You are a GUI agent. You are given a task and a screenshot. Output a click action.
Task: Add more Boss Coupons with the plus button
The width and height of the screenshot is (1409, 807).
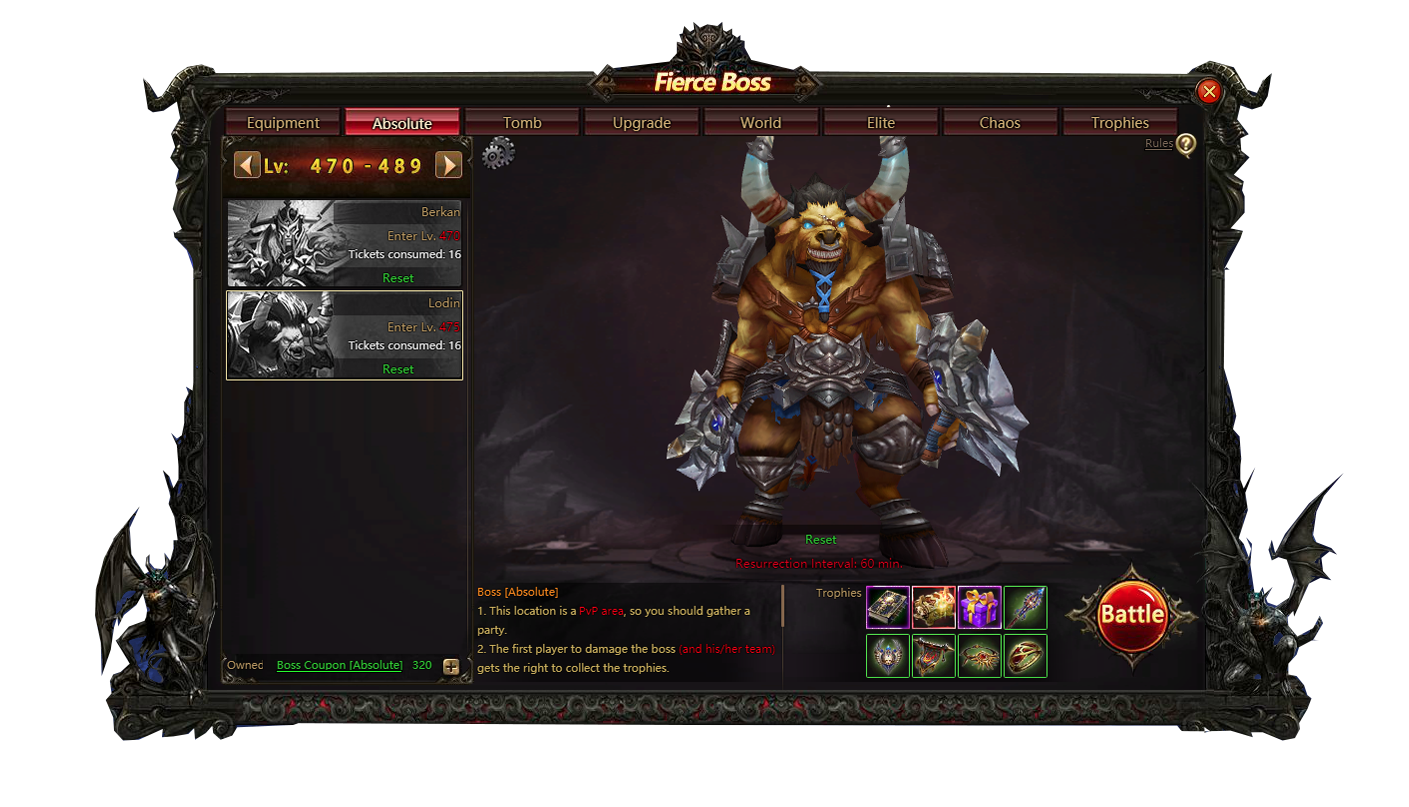451,667
